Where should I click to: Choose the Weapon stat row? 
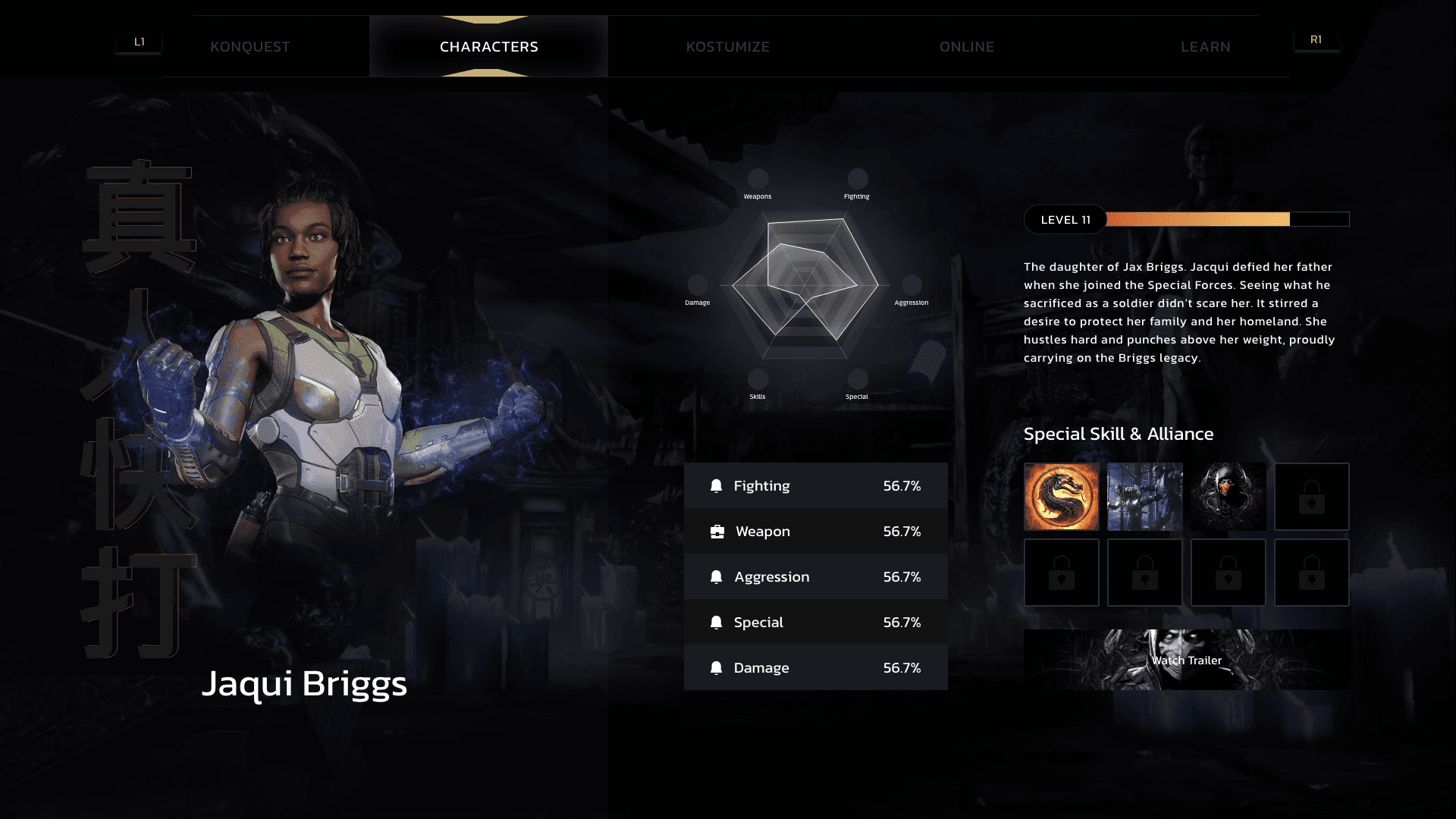pos(815,531)
